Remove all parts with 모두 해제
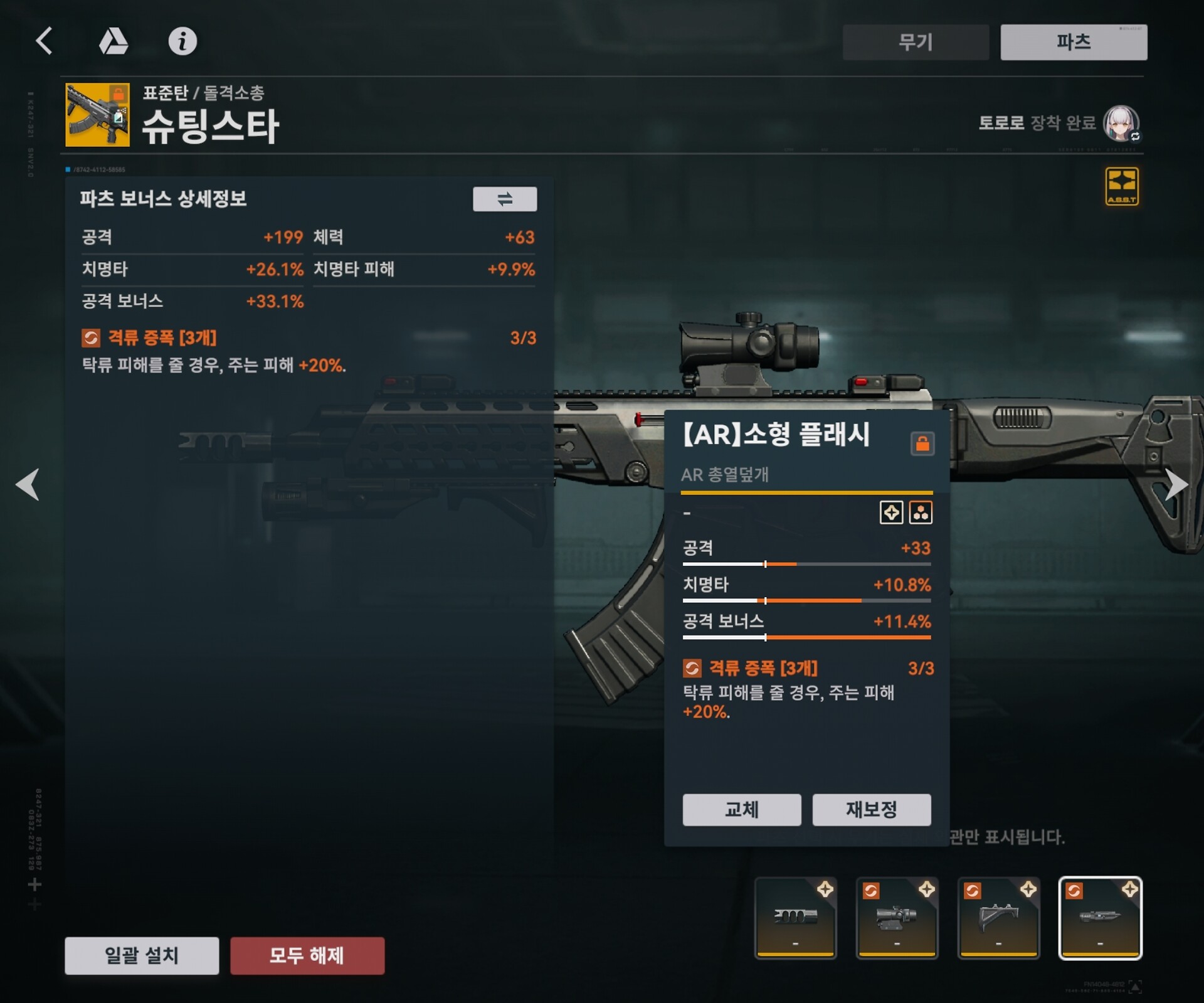The image size is (1204, 1003). coord(307,955)
